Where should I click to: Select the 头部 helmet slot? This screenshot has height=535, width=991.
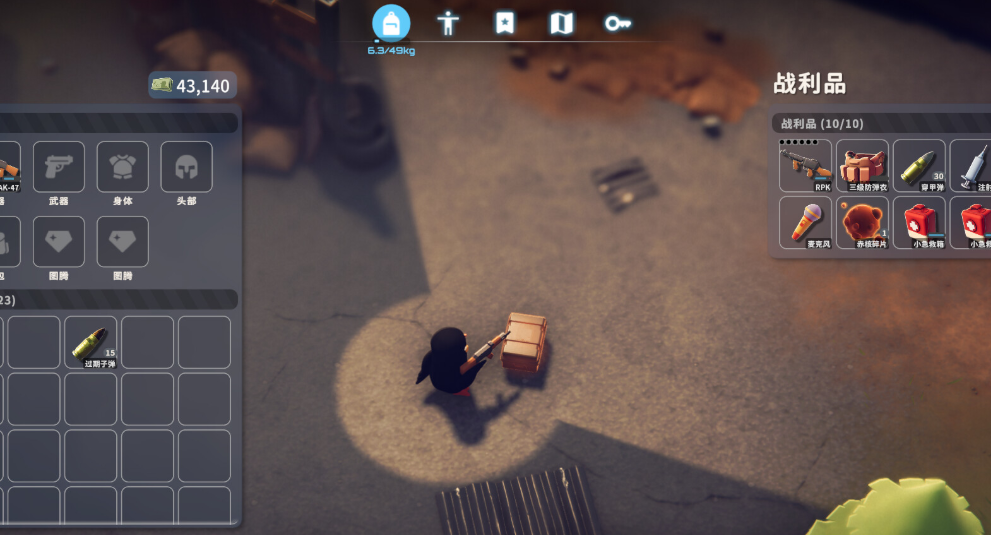186,167
